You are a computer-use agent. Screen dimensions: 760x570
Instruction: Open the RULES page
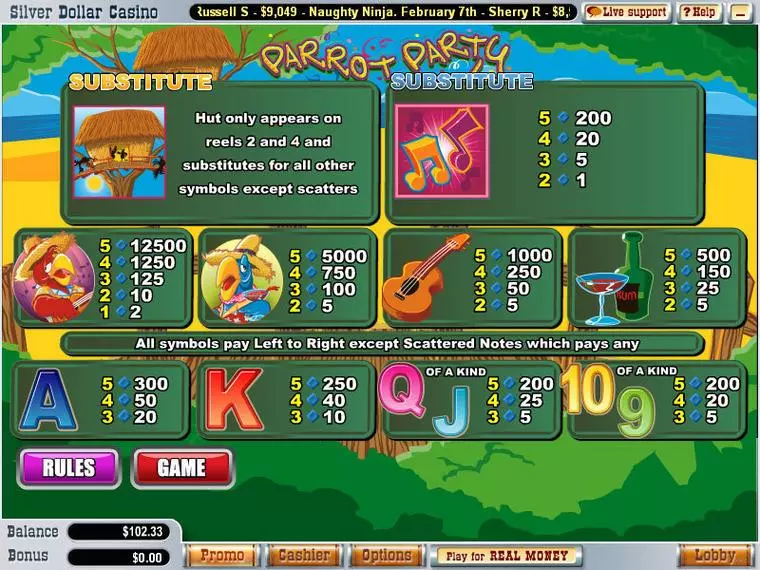(x=68, y=468)
